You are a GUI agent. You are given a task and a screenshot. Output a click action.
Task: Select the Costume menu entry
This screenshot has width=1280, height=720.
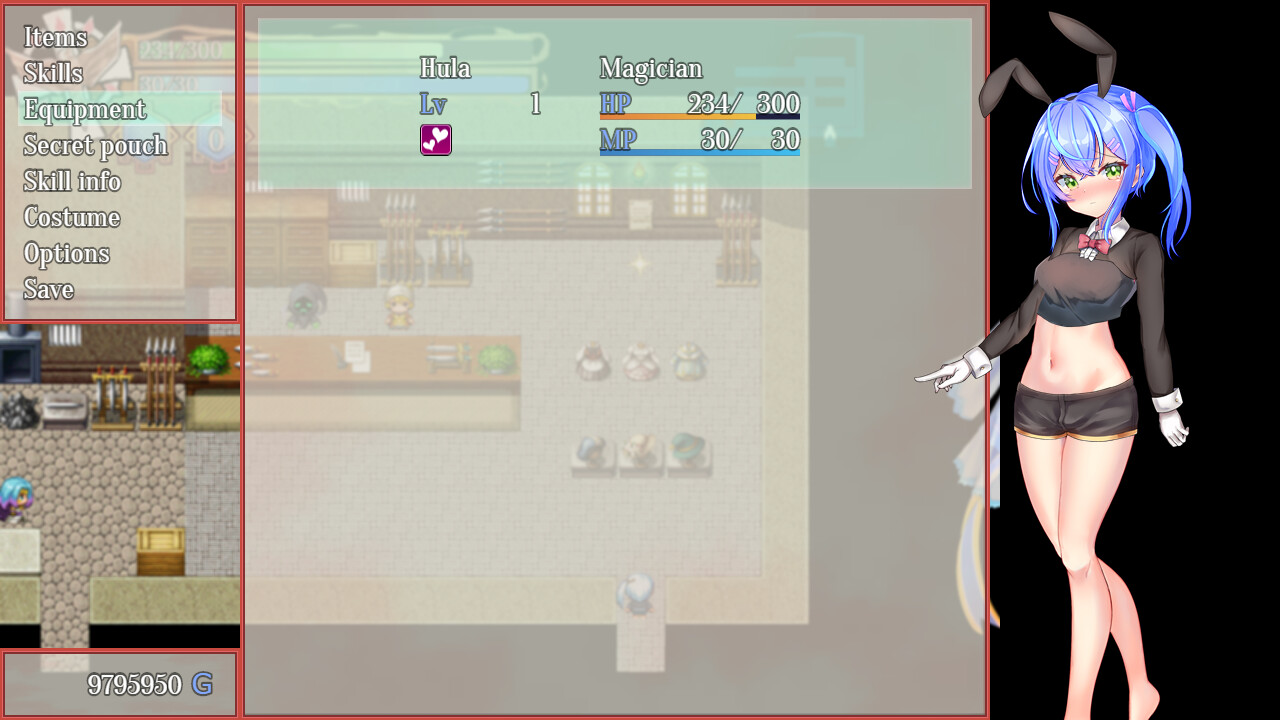71,217
